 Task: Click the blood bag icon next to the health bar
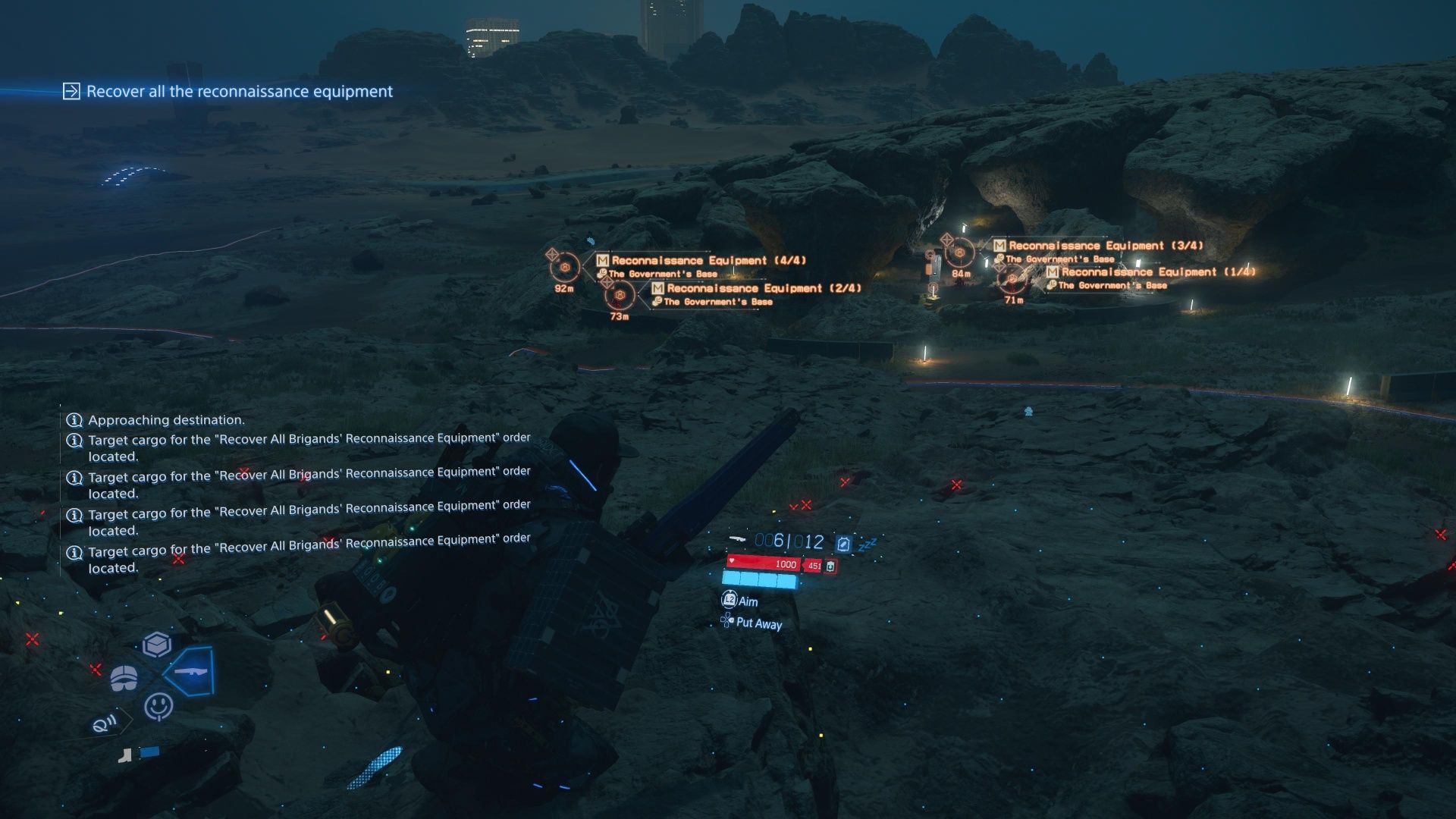pyautogui.click(x=830, y=566)
